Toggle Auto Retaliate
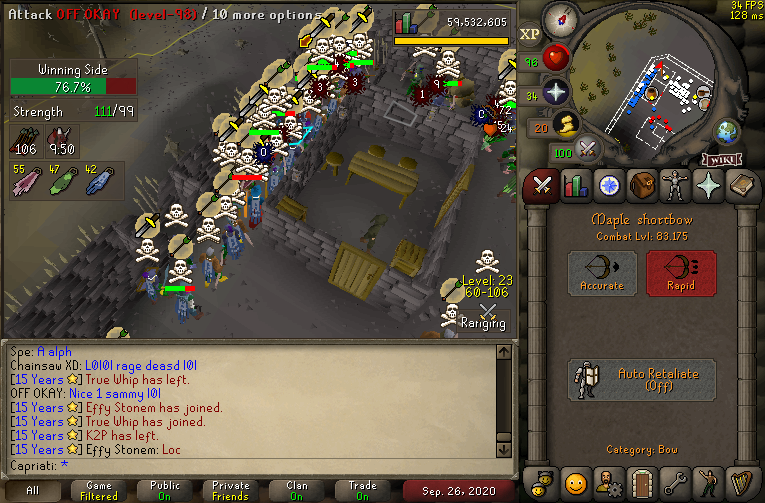 (642, 380)
